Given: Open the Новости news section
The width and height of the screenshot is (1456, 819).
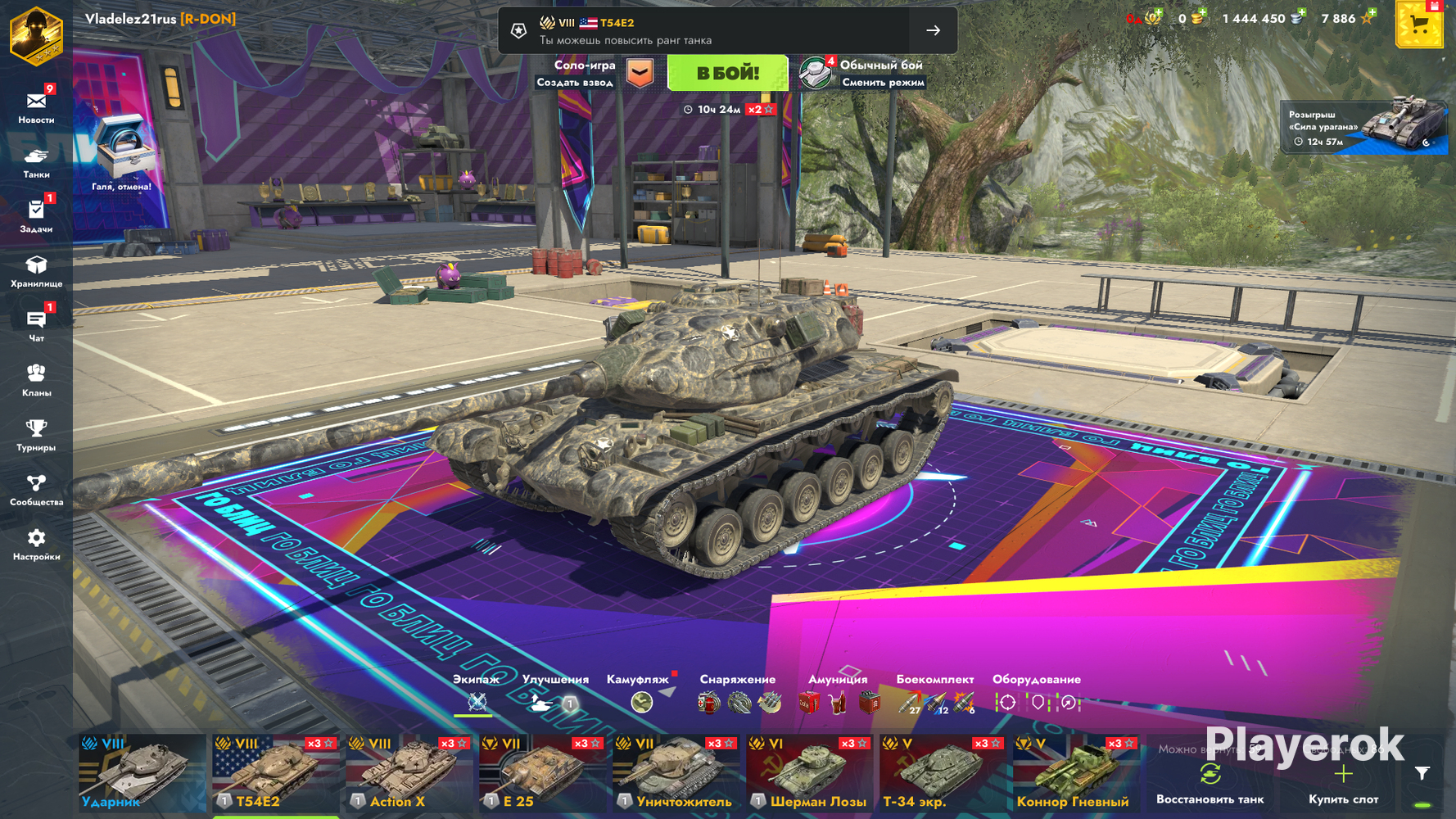Looking at the screenshot, I should click(36, 106).
